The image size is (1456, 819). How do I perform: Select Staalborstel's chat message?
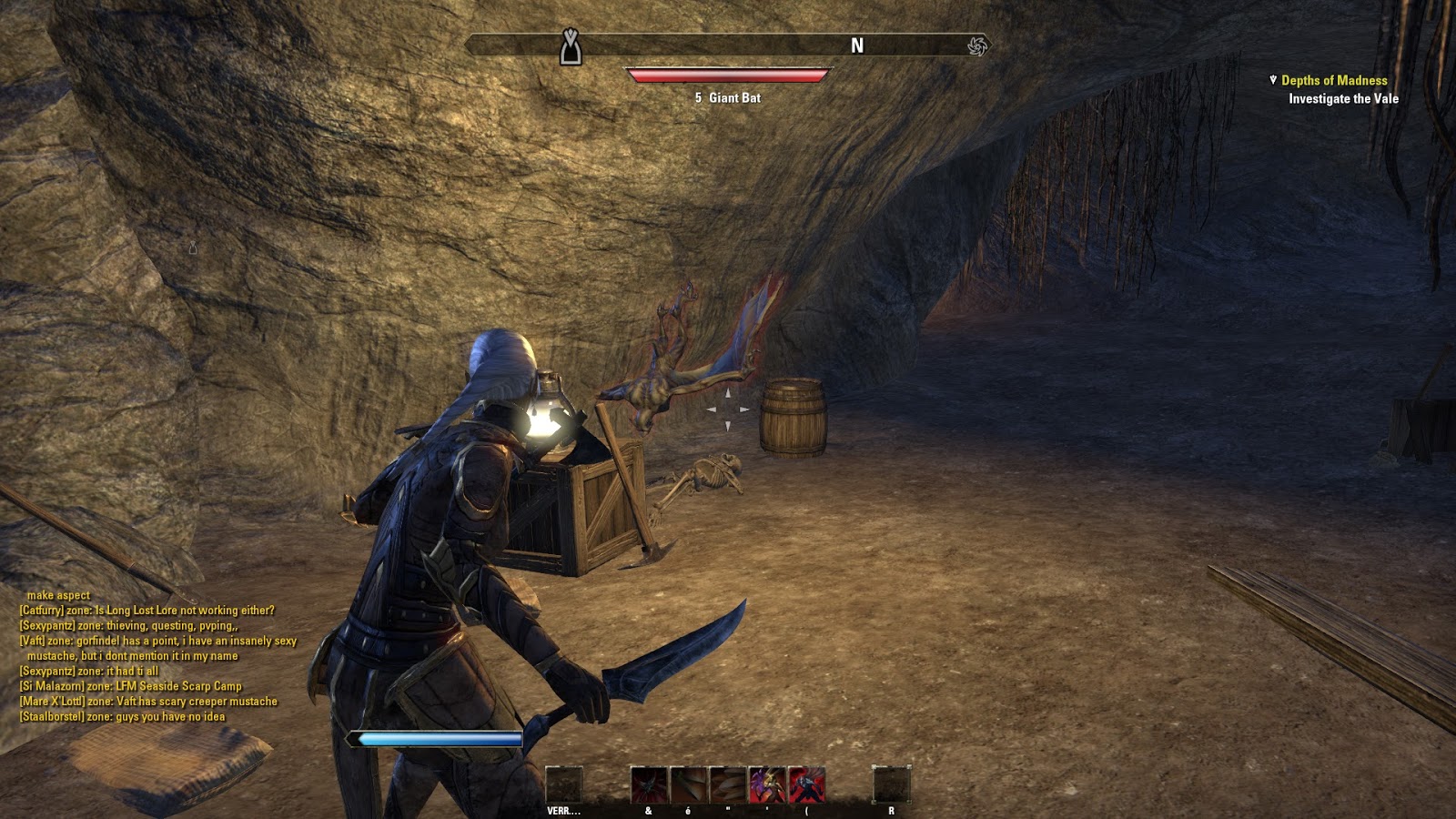tap(122, 717)
